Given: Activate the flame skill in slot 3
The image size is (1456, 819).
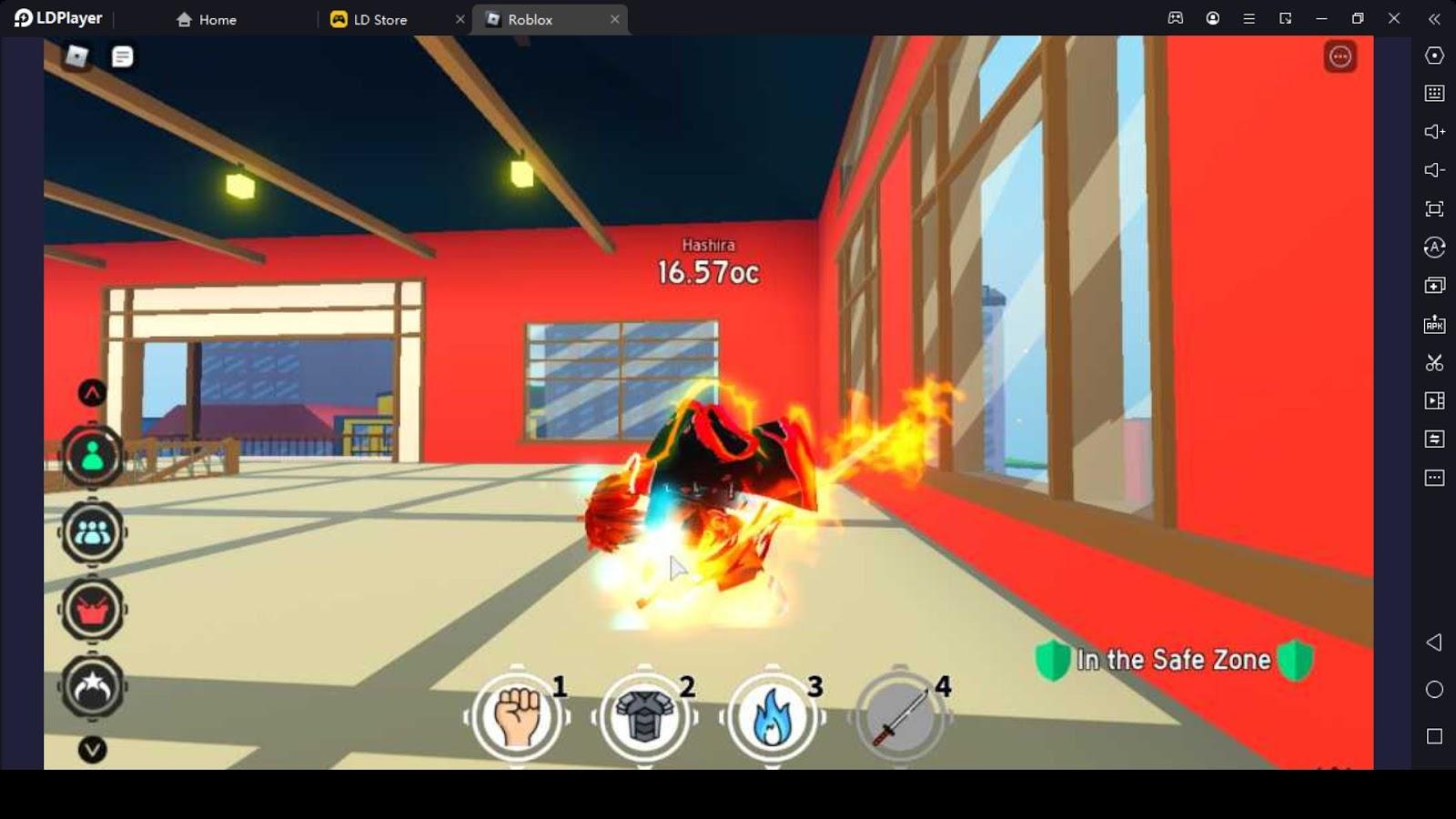Looking at the screenshot, I should (773, 718).
